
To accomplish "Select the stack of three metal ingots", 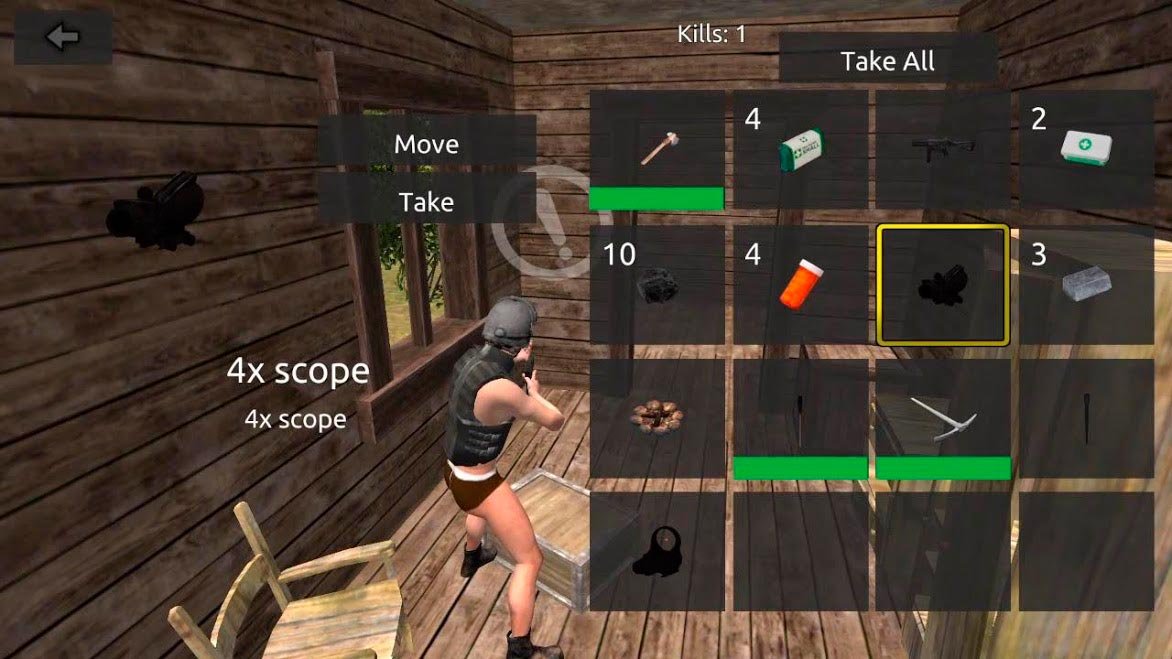I will pyautogui.click(x=1086, y=285).
